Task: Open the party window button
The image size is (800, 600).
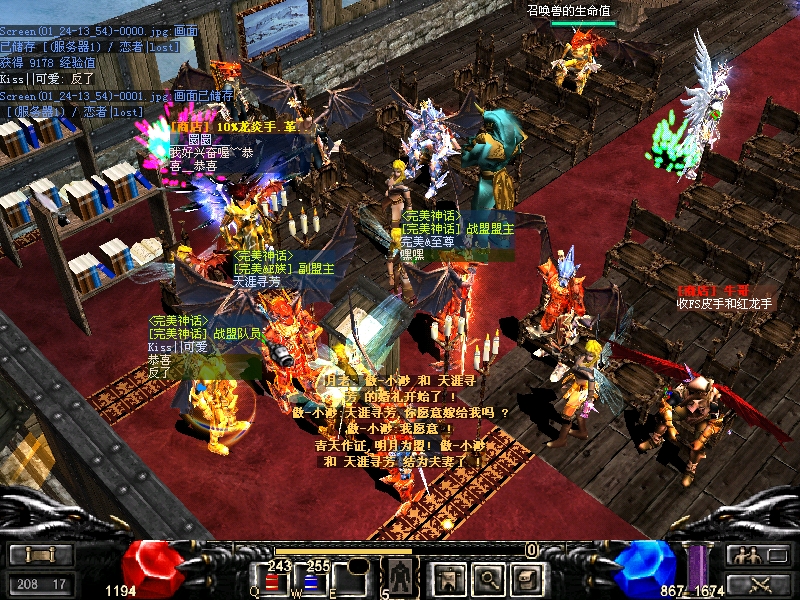Action: coord(758,555)
